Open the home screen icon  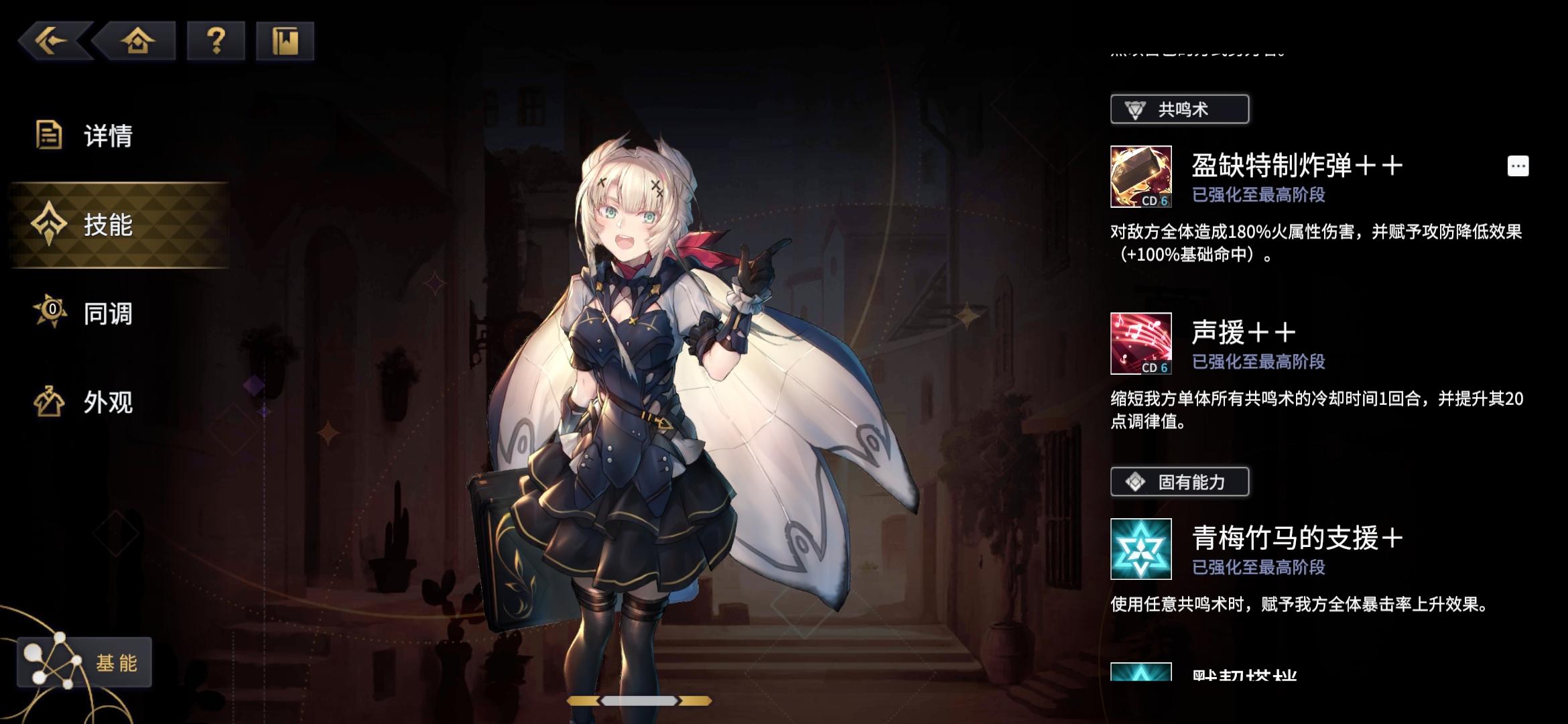(137, 40)
